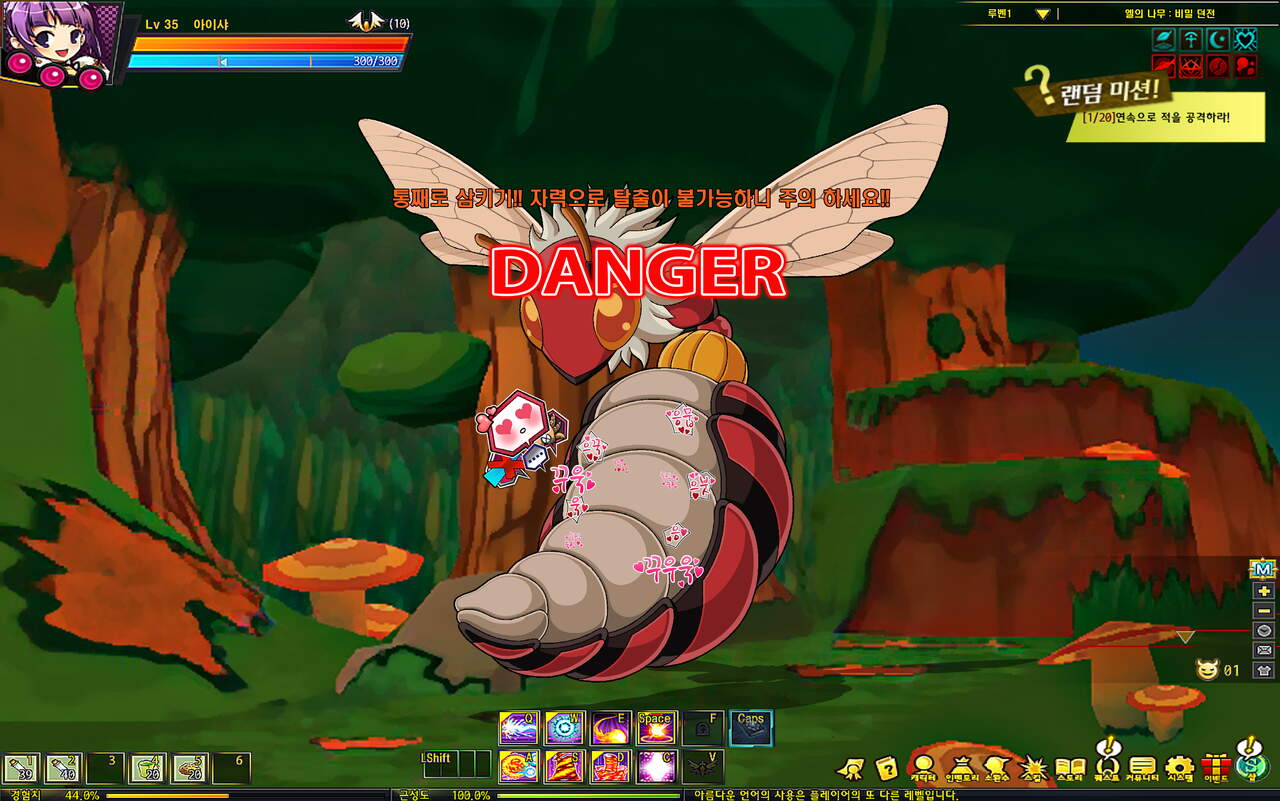Open the 캐릭터 (character) menu

click(922, 768)
